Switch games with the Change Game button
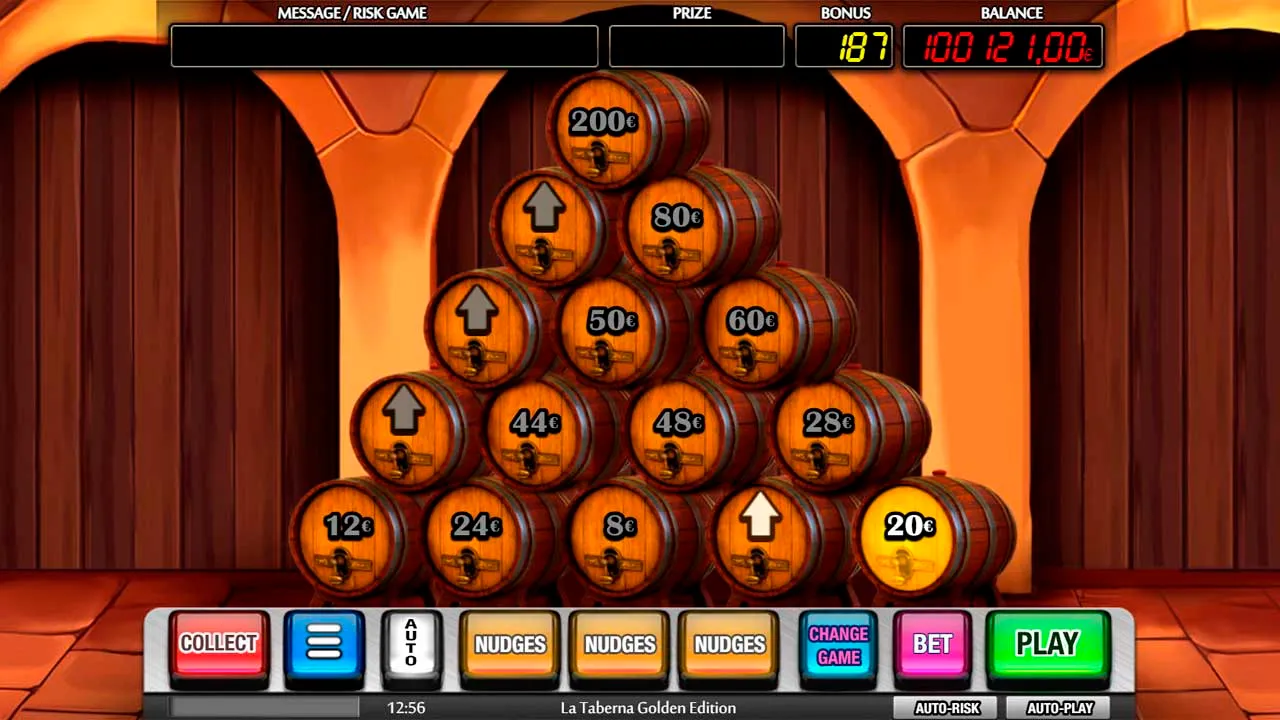Screen dimensions: 1280x720 pos(838,645)
